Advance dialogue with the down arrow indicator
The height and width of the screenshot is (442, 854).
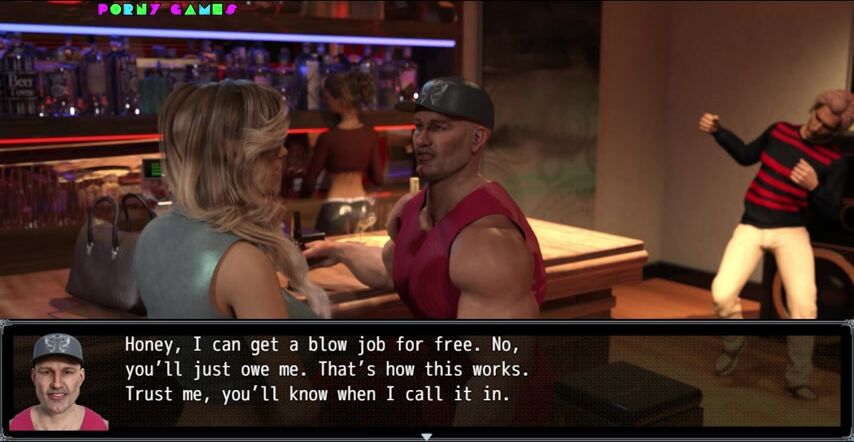(427, 436)
